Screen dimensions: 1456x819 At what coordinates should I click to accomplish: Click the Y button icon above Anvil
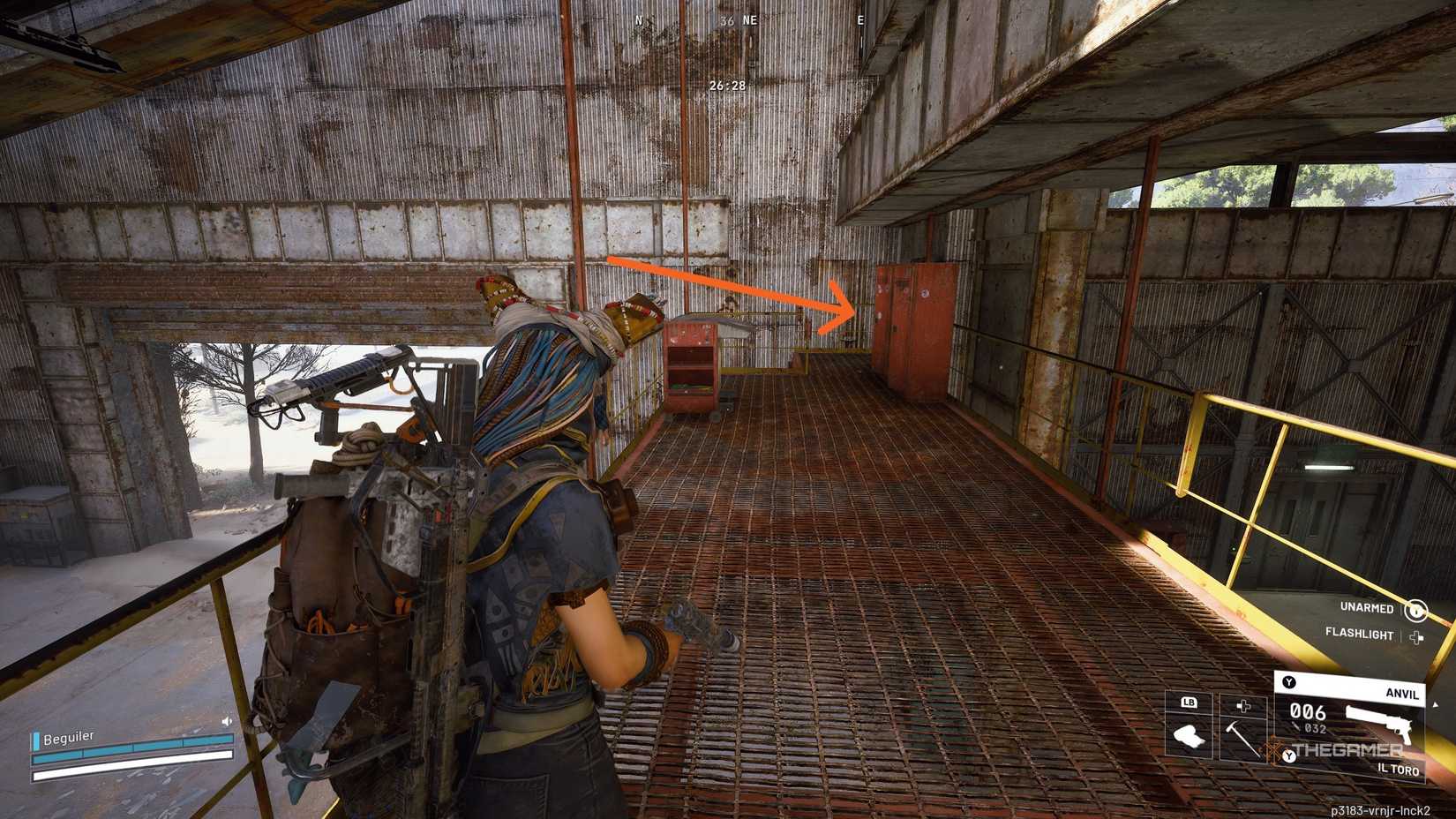point(1287,682)
